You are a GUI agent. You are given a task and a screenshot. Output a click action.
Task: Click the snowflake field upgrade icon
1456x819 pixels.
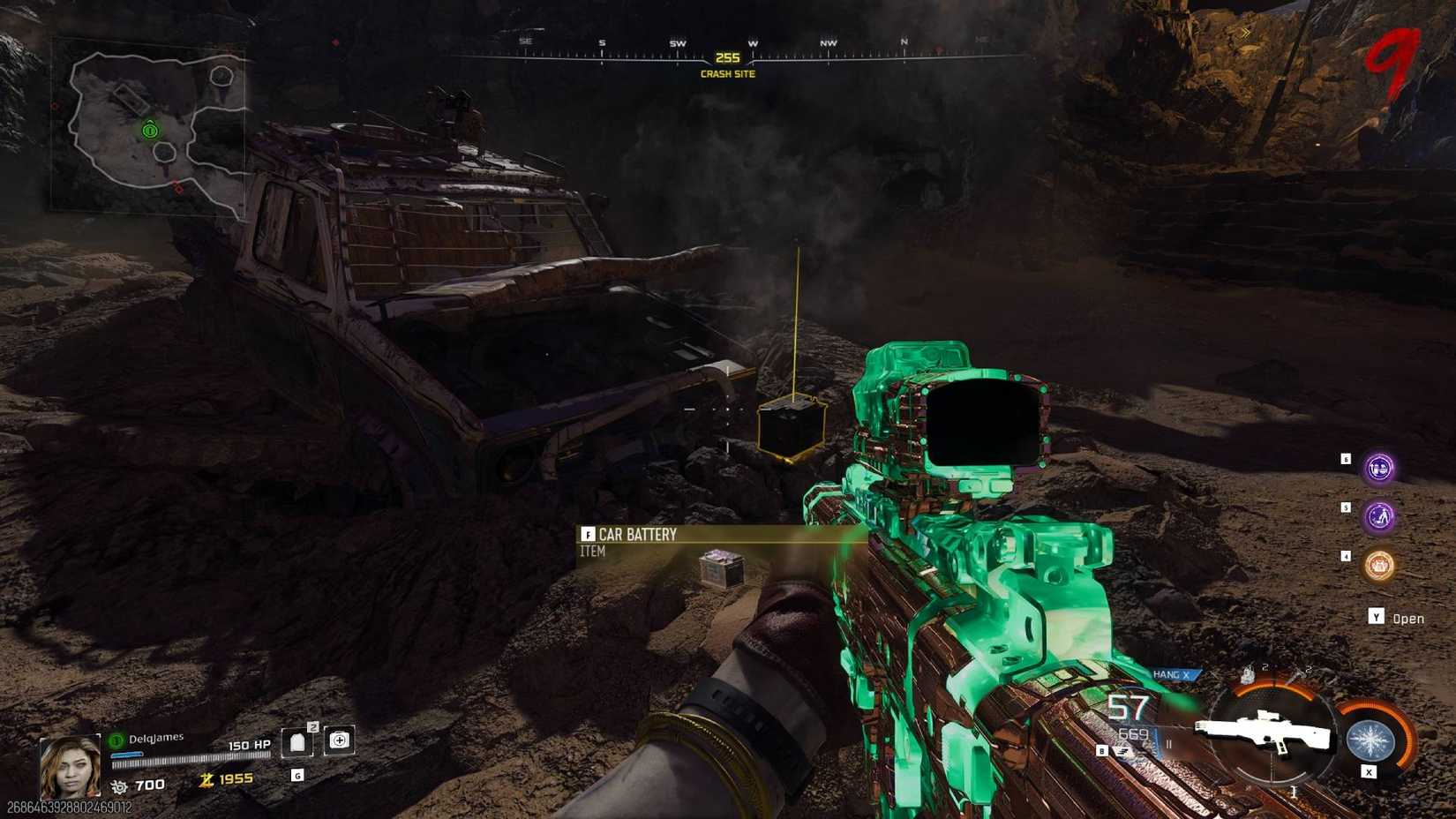(x=1370, y=739)
